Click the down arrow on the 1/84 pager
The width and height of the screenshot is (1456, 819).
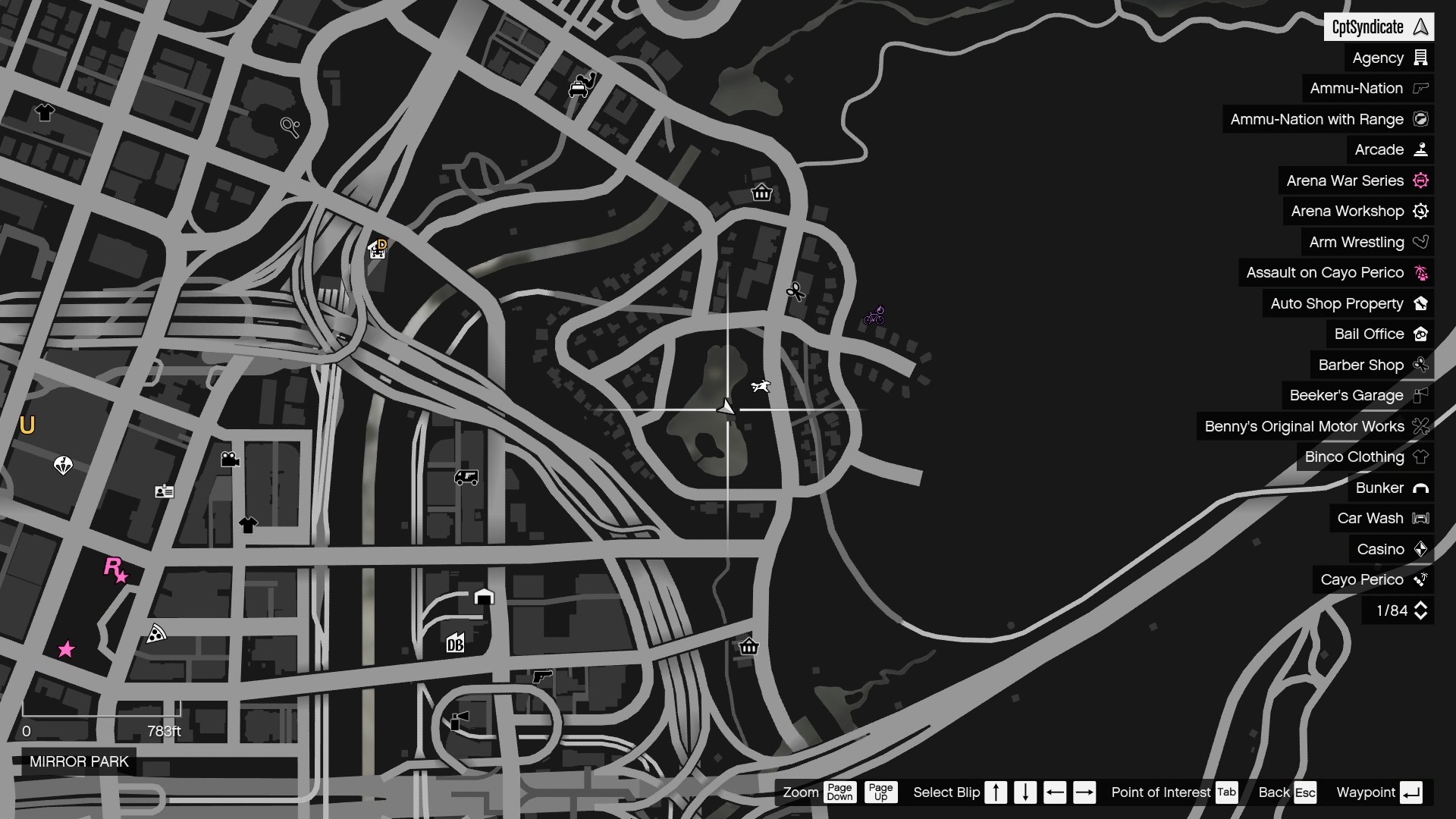1421,615
